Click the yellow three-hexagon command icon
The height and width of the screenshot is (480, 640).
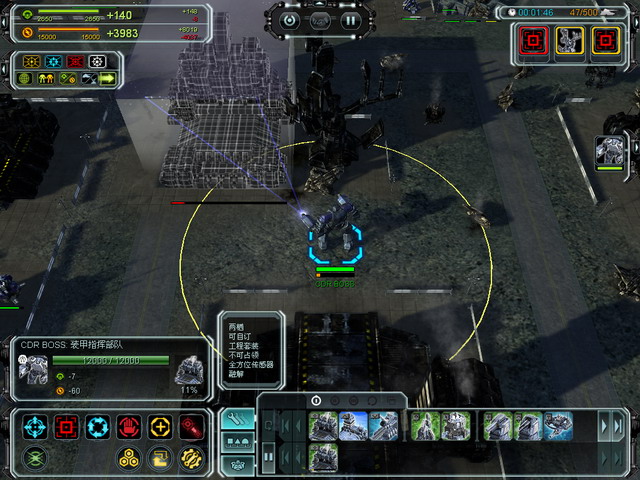tap(129, 459)
